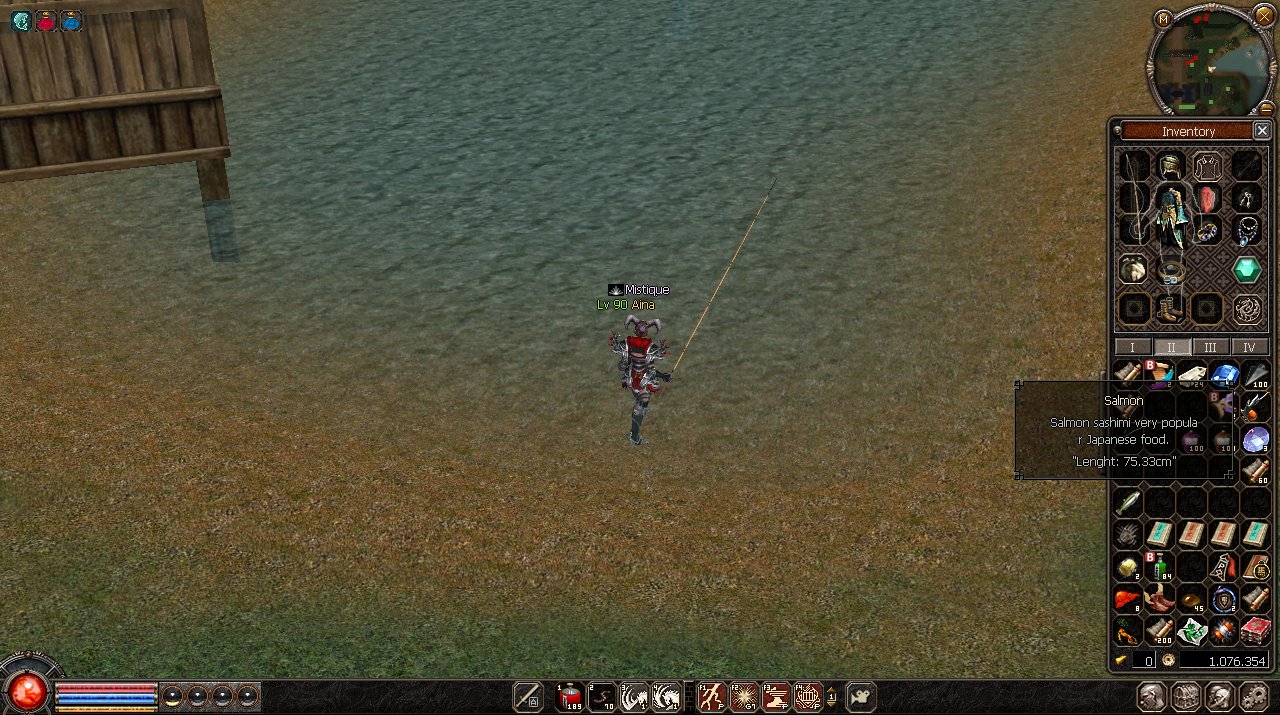Select the blue crystal gem in inventory
This screenshot has height=715, width=1280.
click(x=1224, y=375)
